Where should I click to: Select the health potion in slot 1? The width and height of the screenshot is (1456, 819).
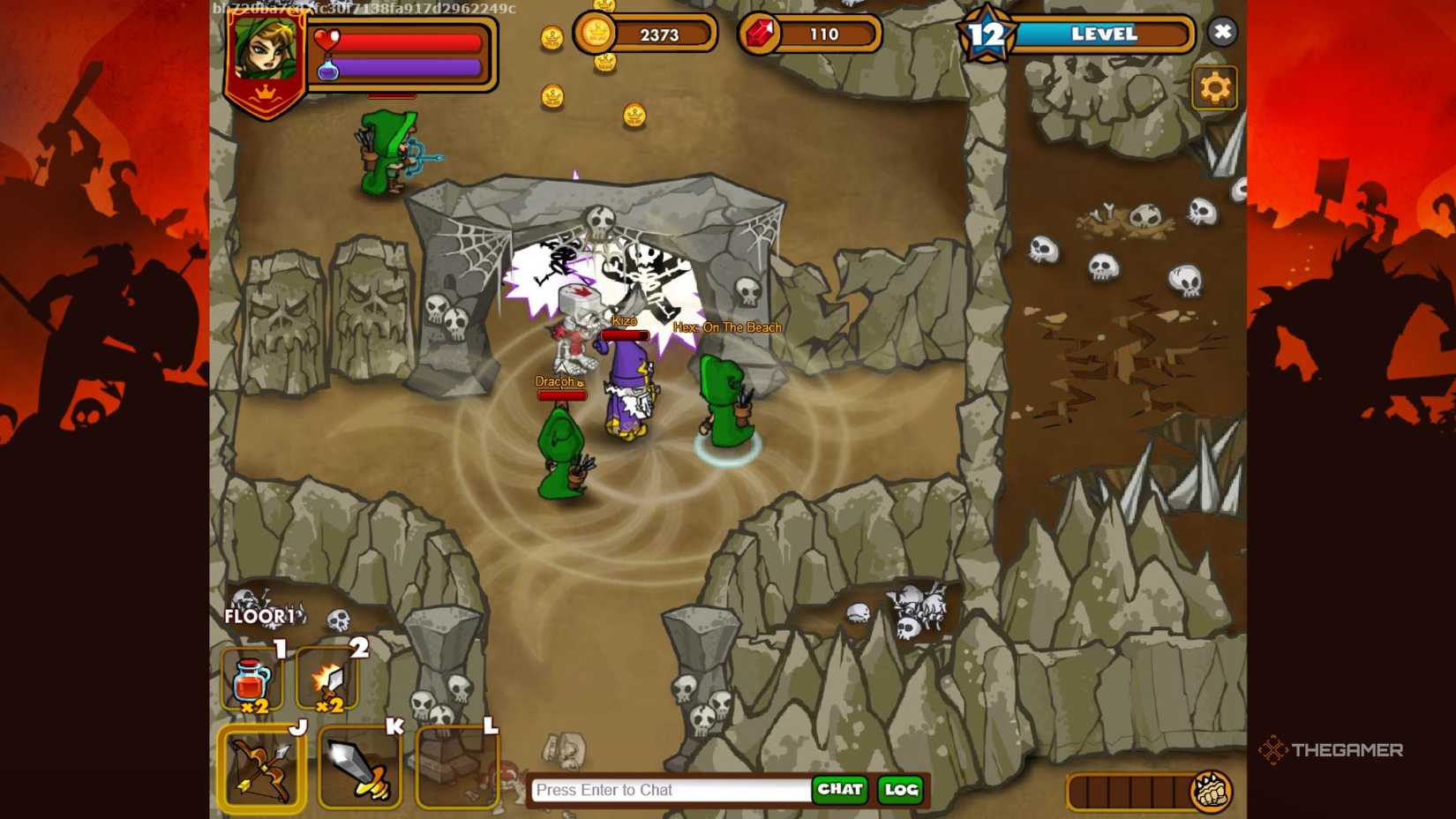(251, 680)
